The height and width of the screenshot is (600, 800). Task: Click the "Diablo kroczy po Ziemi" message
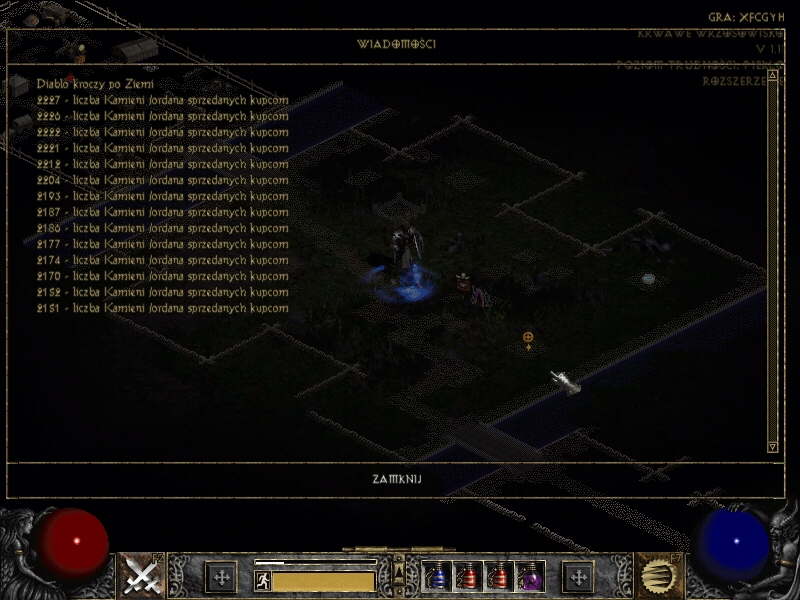coord(95,84)
